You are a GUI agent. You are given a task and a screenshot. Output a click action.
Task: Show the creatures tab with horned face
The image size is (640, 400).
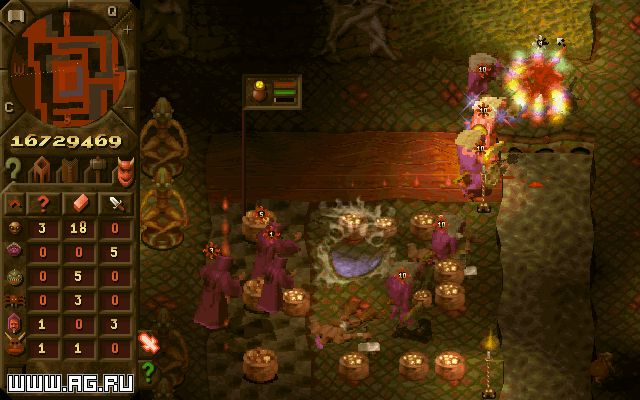(125, 169)
